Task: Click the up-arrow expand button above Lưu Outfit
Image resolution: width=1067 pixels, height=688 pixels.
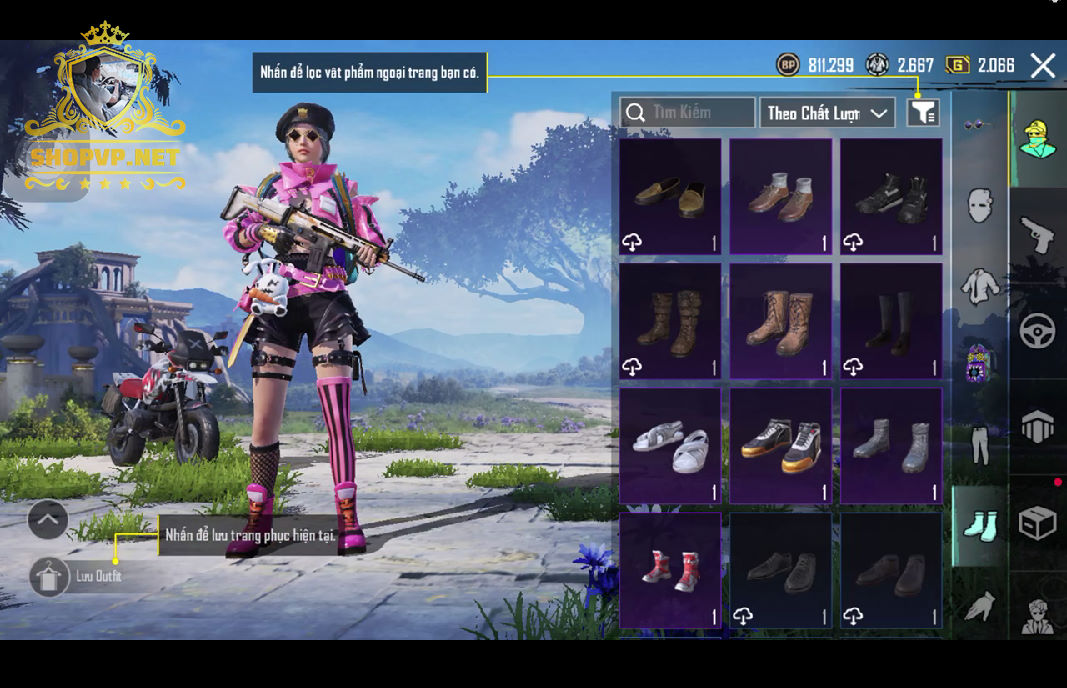Action: pyautogui.click(x=48, y=519)
